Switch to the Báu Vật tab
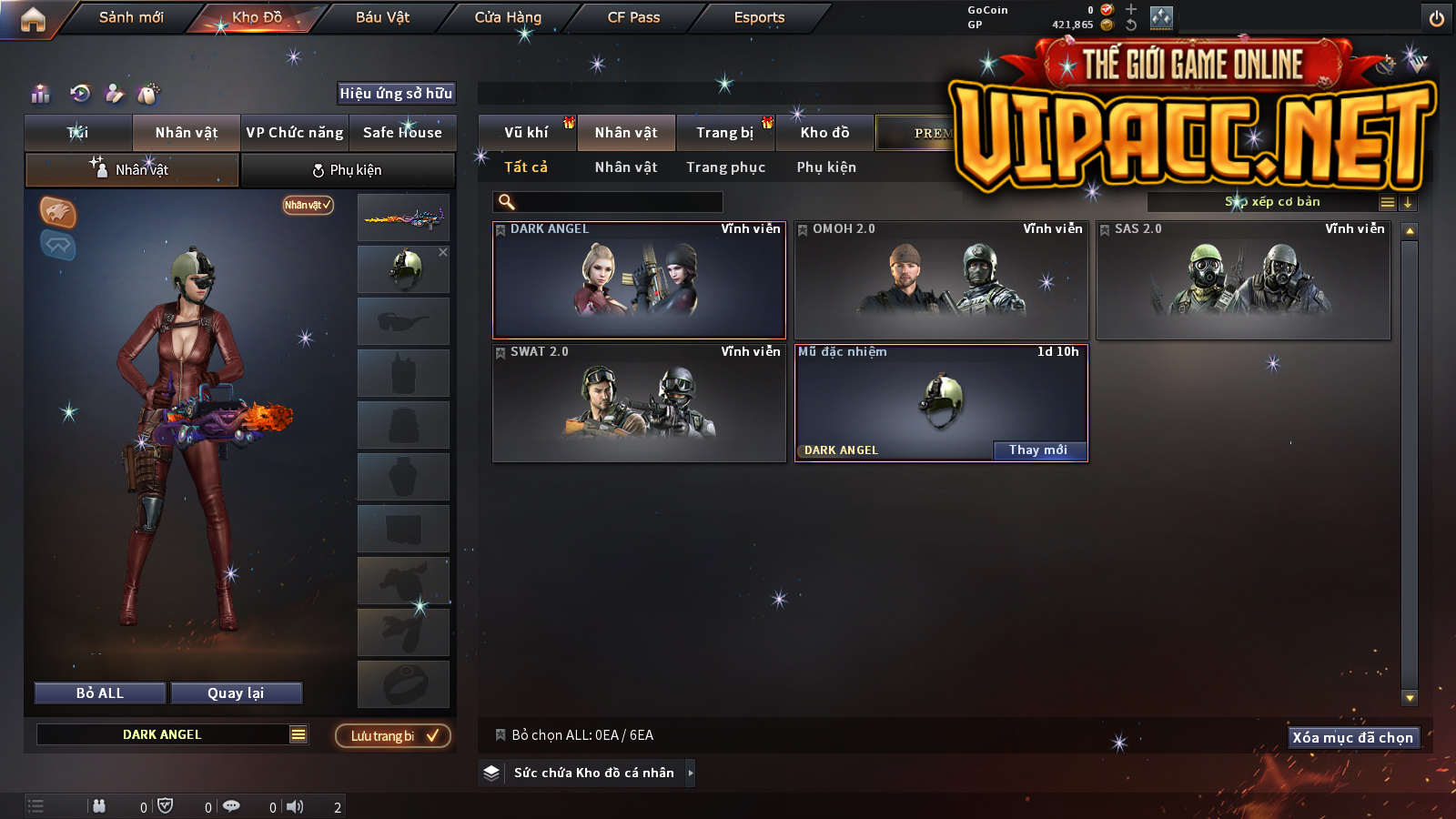The width and height of the screenshot is (1456, 819). click(x=382, y=17)
